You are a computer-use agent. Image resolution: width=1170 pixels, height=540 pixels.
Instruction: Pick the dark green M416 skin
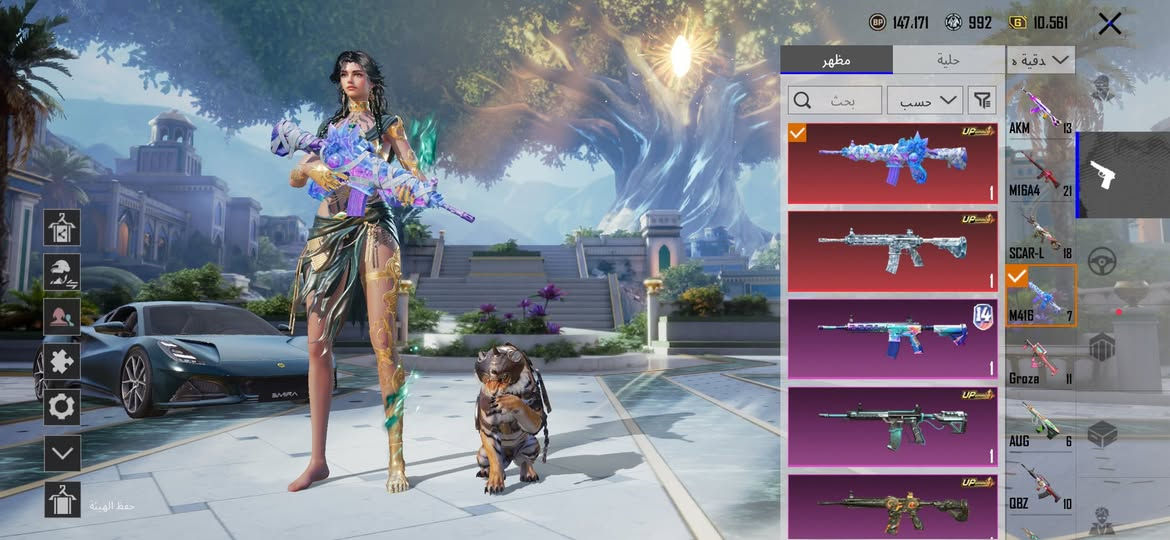[893, 426]
